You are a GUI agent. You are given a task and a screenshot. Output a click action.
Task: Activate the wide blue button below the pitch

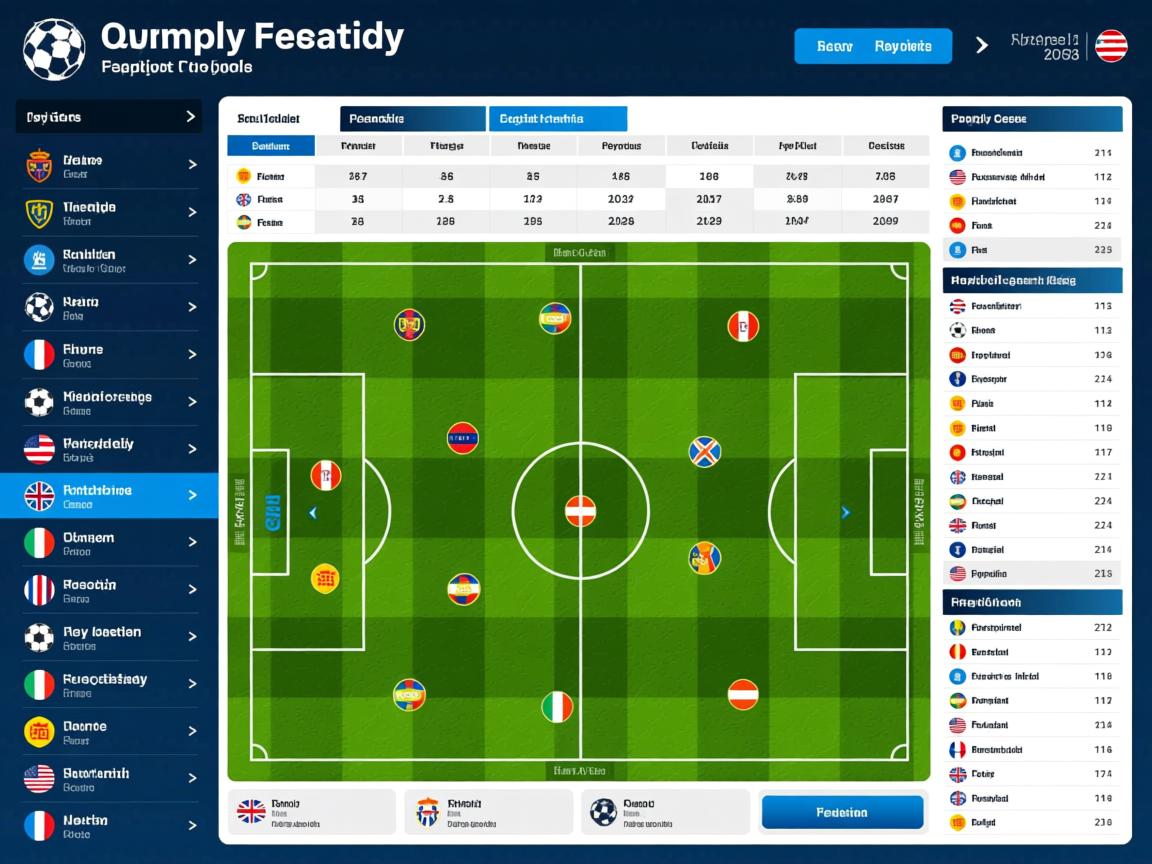(842, 812)
